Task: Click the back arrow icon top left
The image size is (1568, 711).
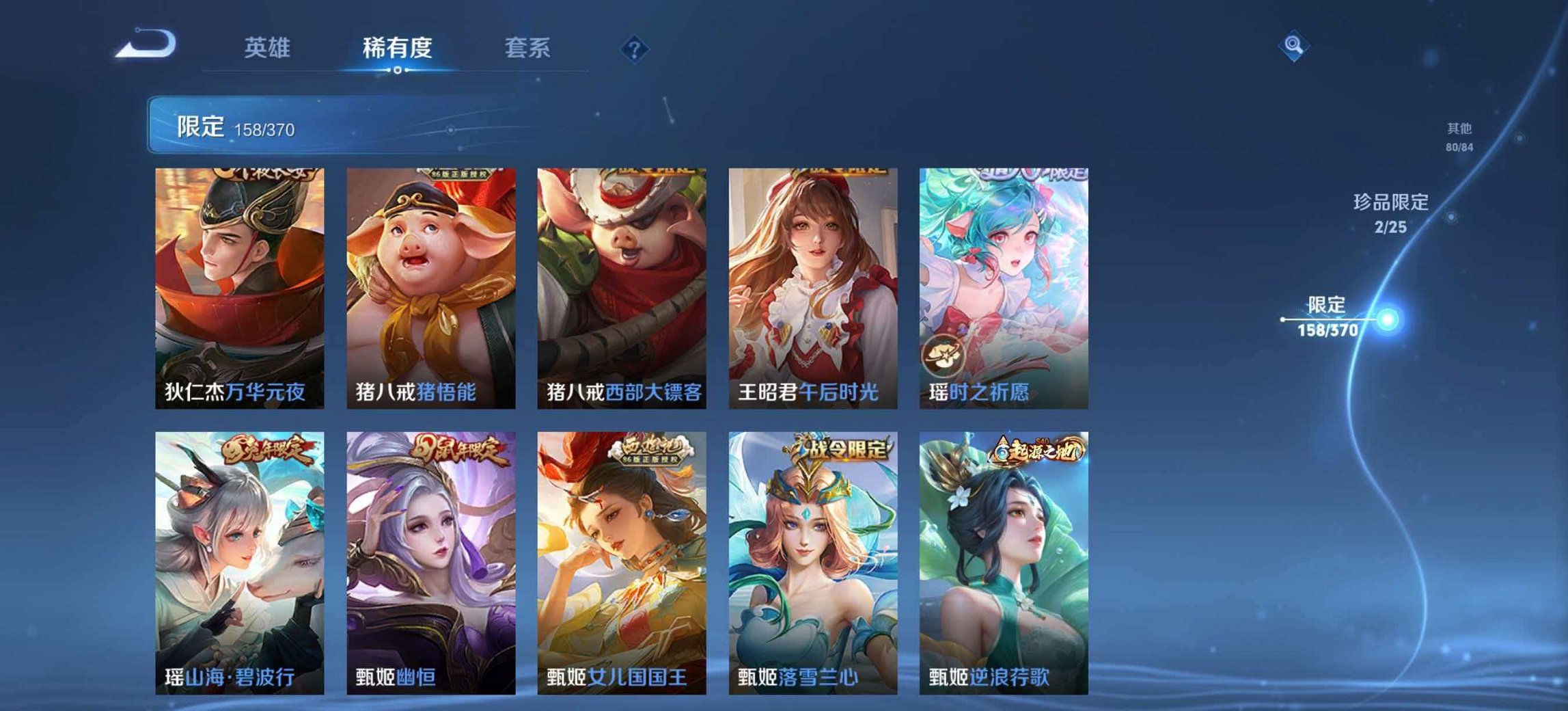Action: pyautogui.click(x=143, y=44)
